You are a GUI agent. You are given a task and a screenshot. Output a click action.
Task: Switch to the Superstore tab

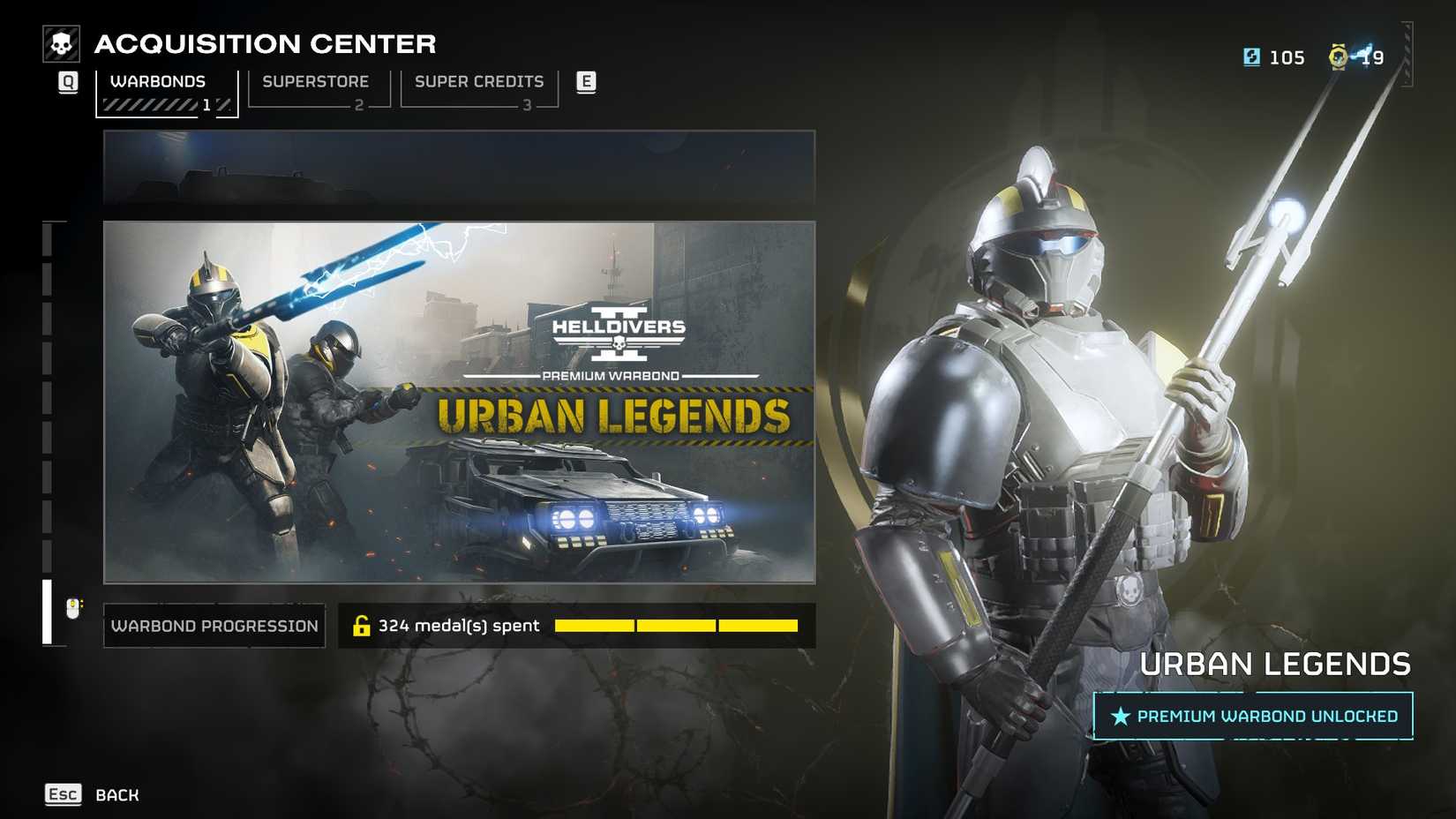pos(315,81)
